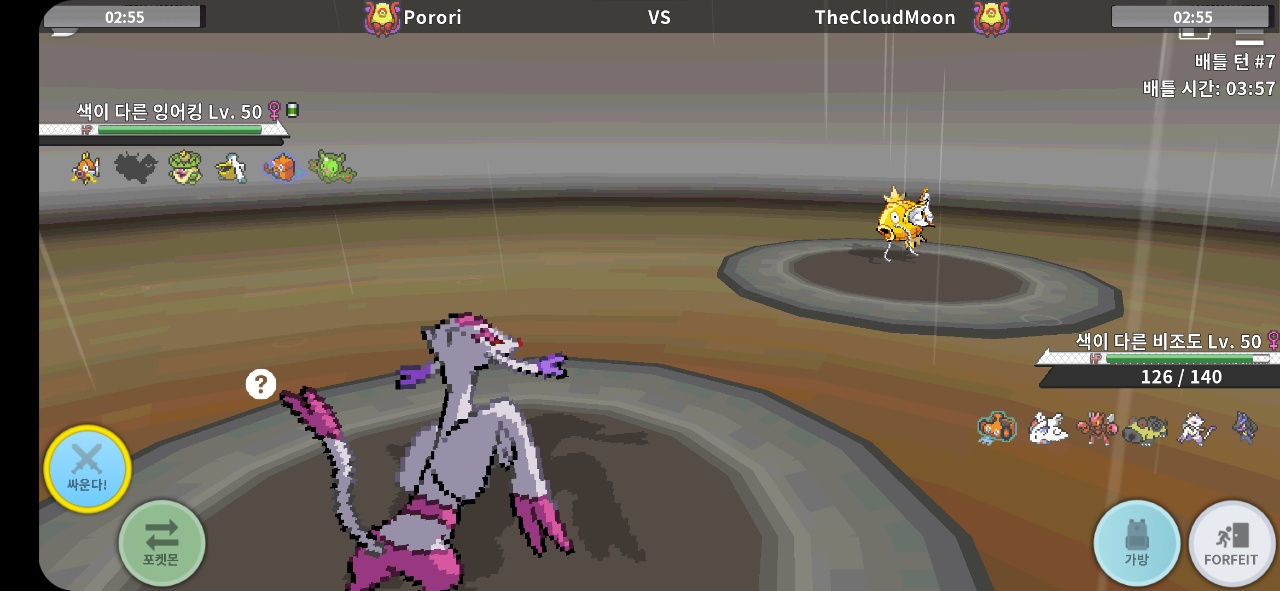Inspect the opponent's fainted silhouette icon

136,168
